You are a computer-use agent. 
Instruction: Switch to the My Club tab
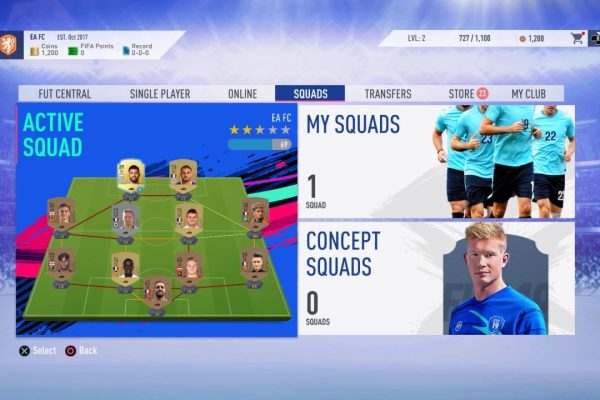tap(529, 94)
